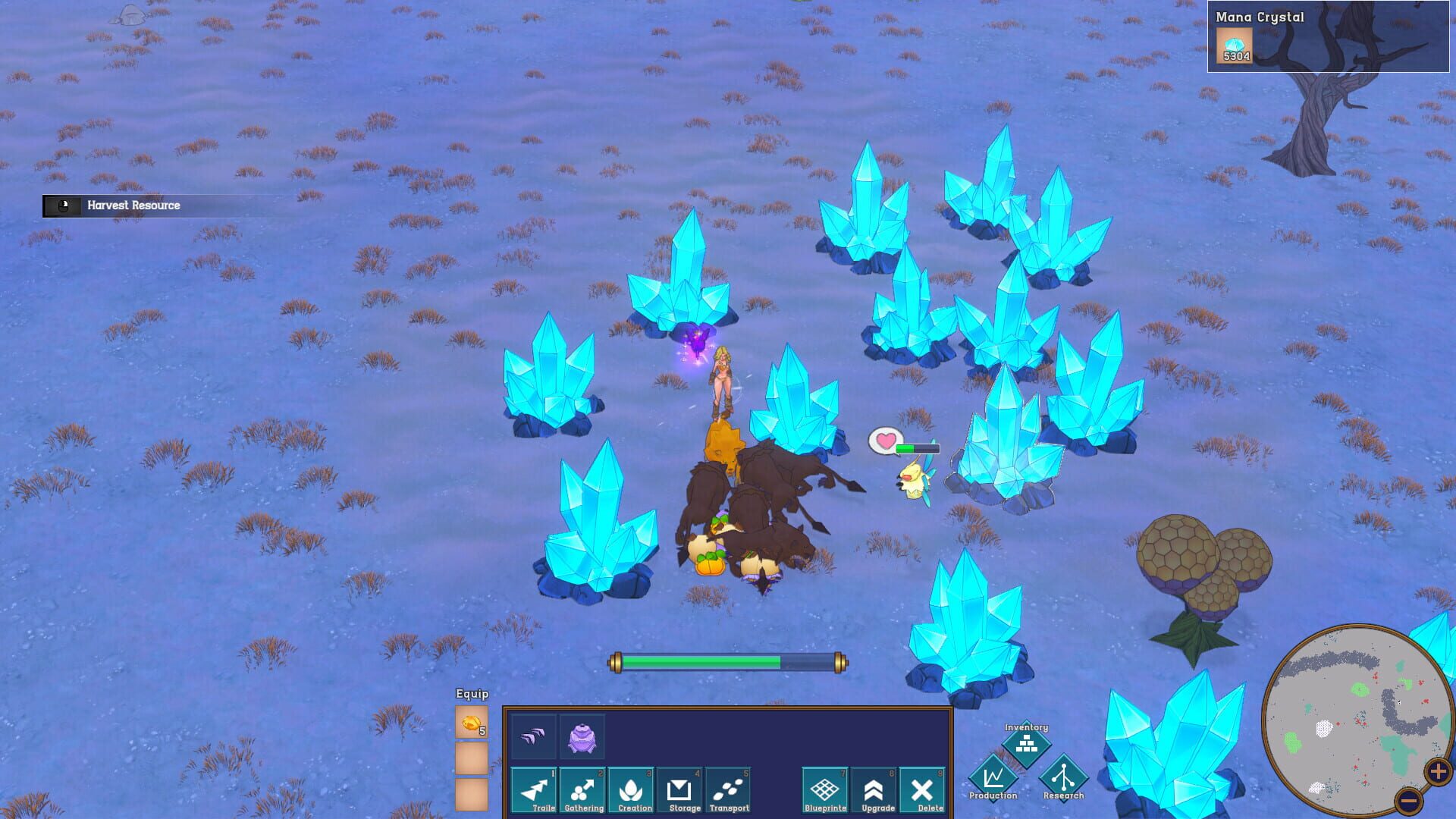Open the Research panel
The image size is (1456, 819).
[x=1064, y=780]
